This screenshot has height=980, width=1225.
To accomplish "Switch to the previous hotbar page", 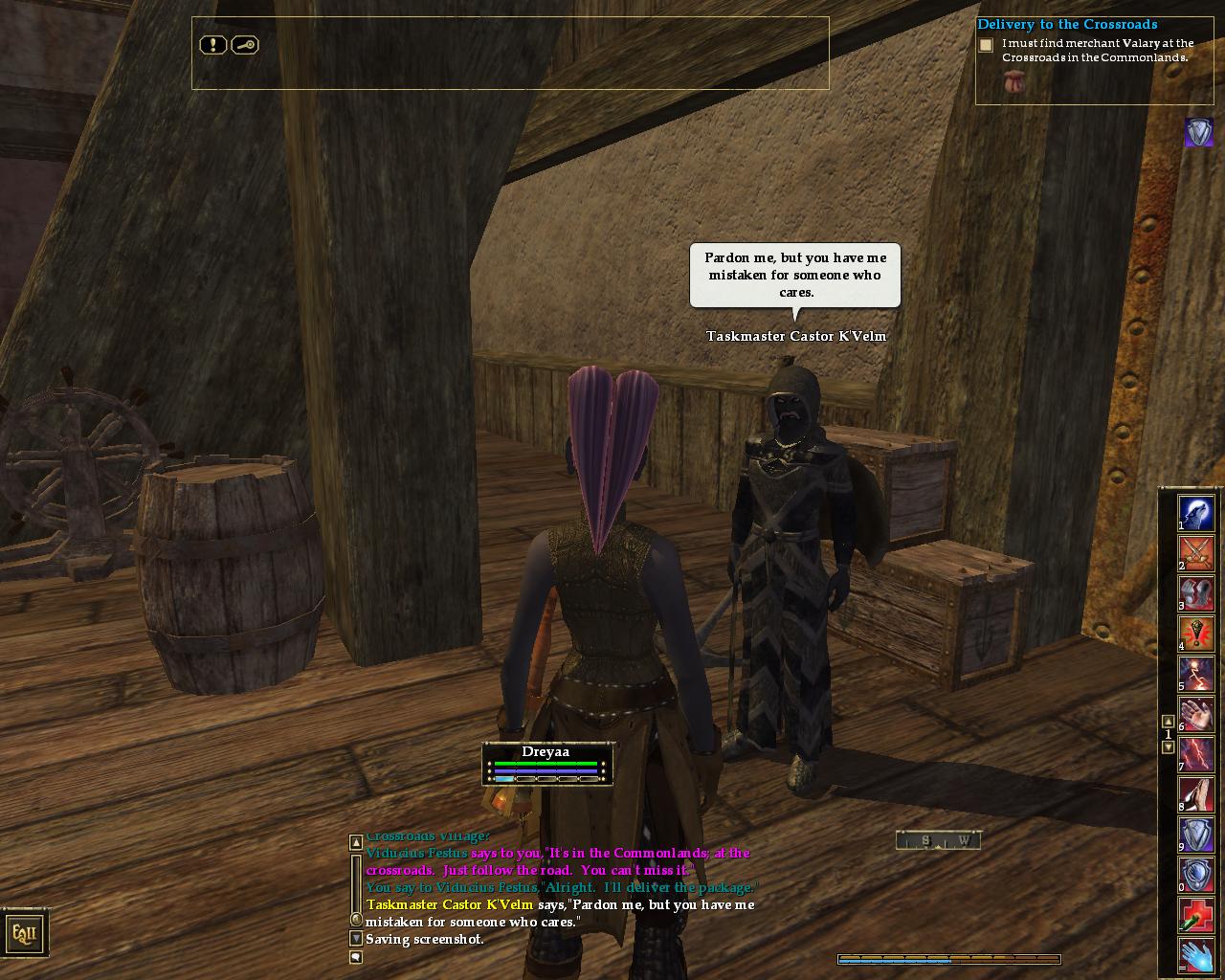I will tap(1168, 722).
